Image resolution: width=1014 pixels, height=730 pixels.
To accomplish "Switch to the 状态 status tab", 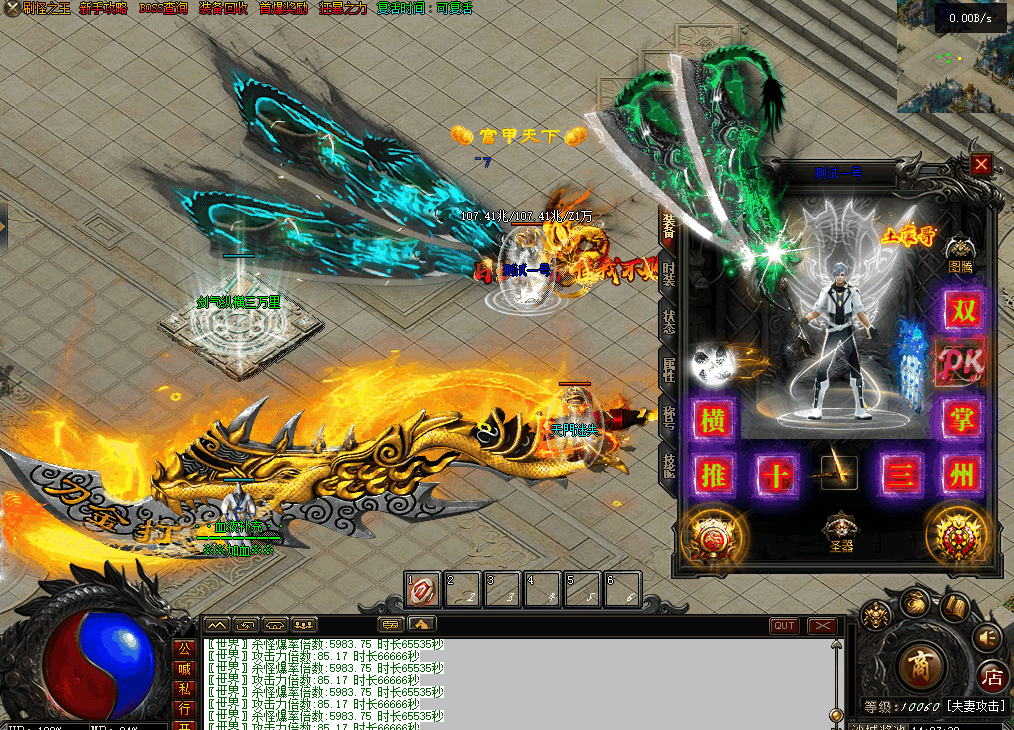I will pos(668,321).
